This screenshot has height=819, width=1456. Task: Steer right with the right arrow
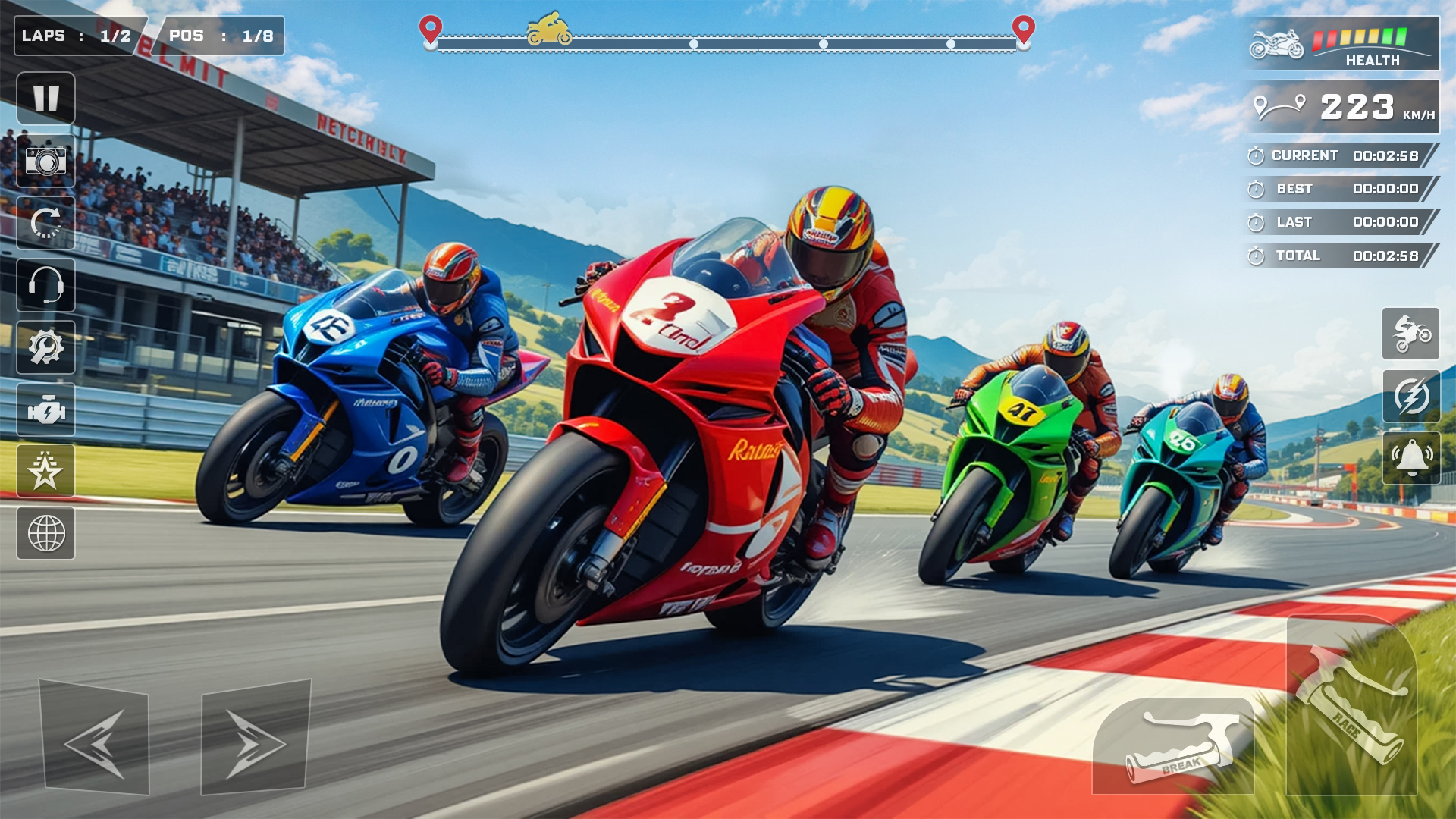(256, 739)
